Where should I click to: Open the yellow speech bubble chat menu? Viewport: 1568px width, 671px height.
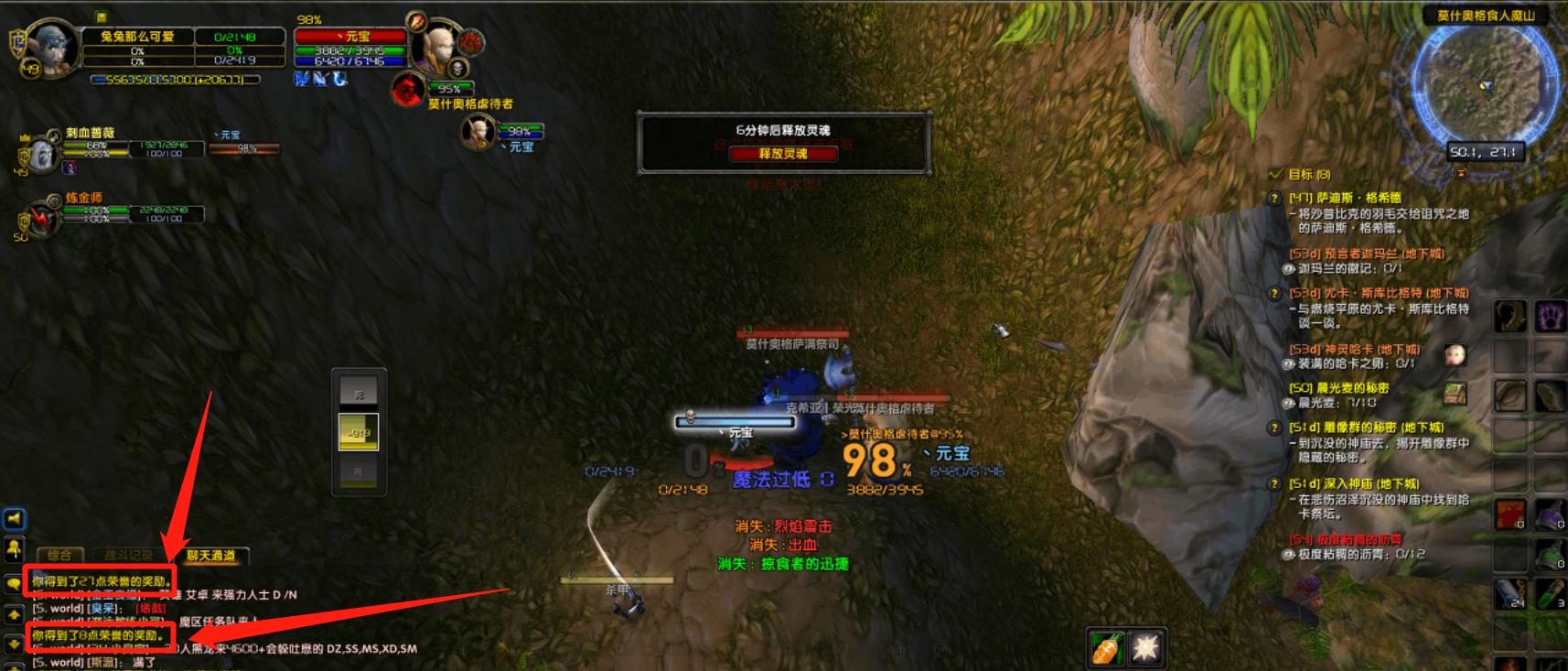coord(14,583)
